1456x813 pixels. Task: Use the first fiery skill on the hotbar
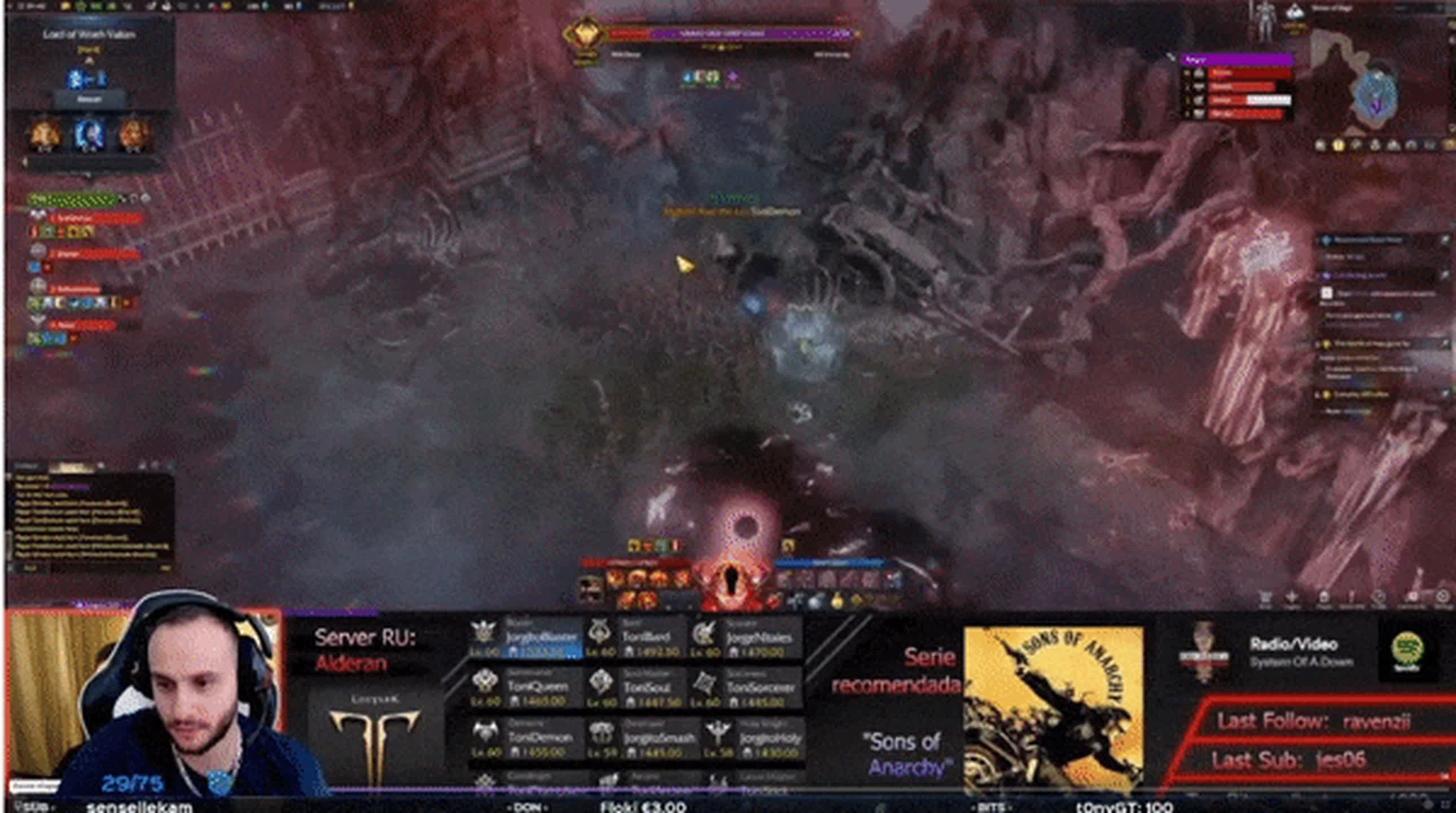[616, 578]
